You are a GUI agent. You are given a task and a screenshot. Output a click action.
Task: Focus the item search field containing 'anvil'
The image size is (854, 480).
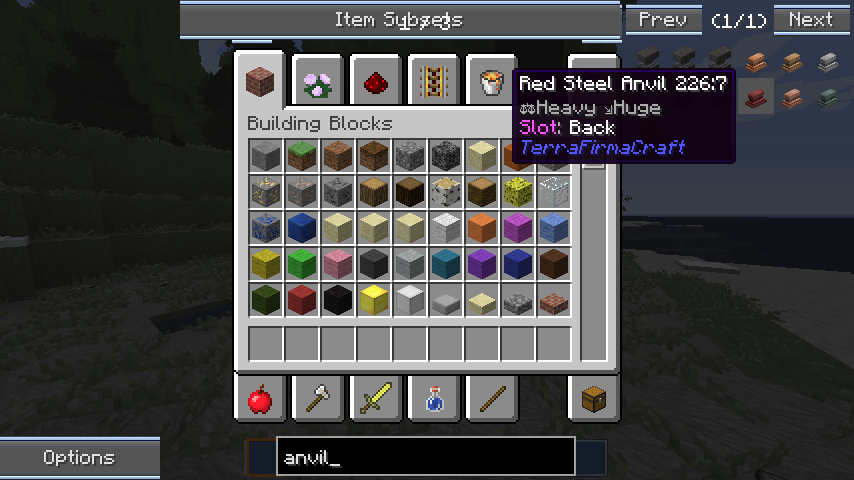tap(425, 458)
